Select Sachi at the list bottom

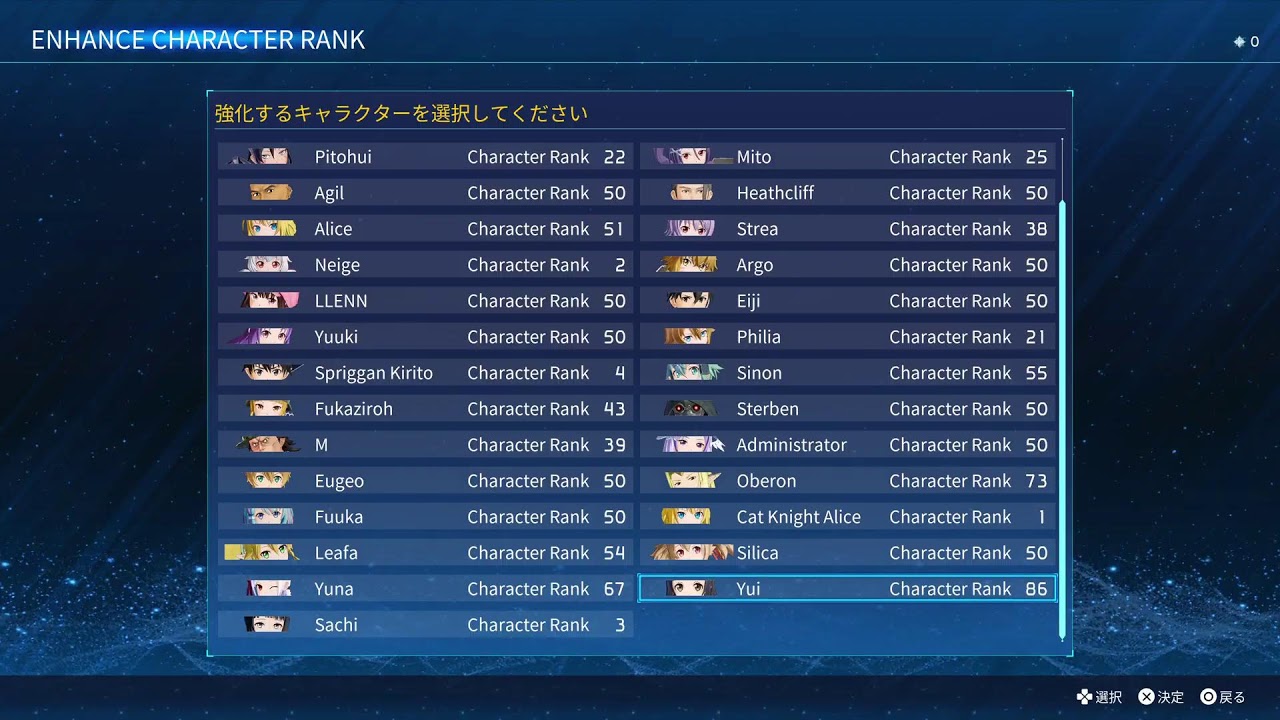[425, 625]
